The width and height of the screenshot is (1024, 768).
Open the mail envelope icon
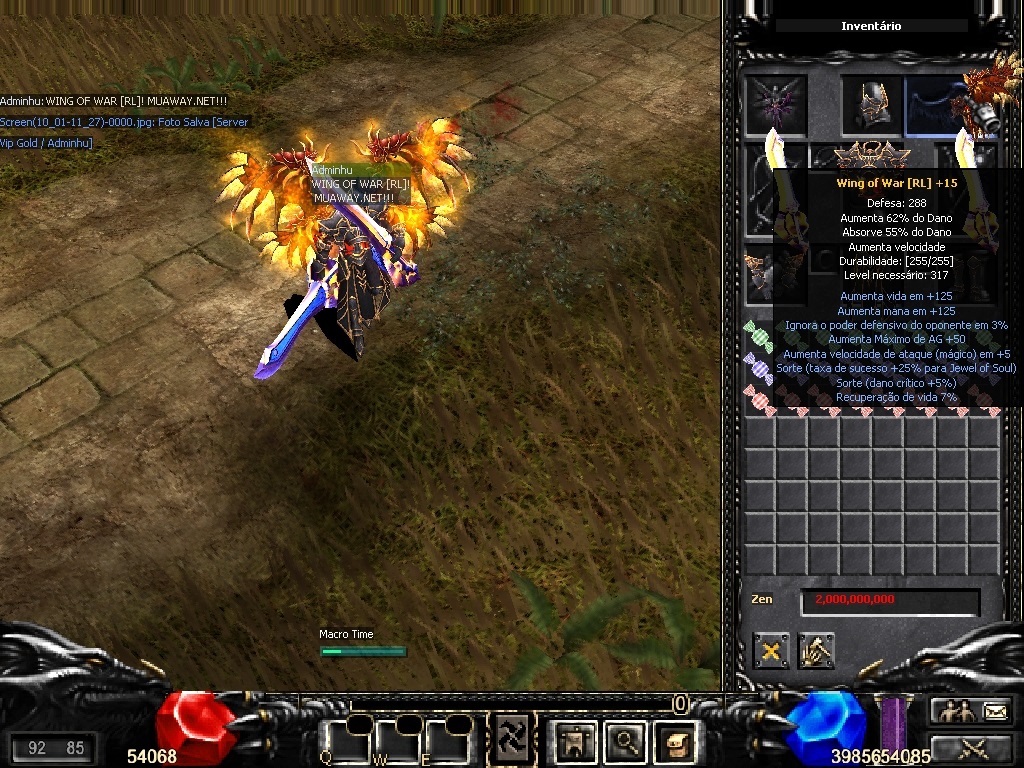point(996,711)
